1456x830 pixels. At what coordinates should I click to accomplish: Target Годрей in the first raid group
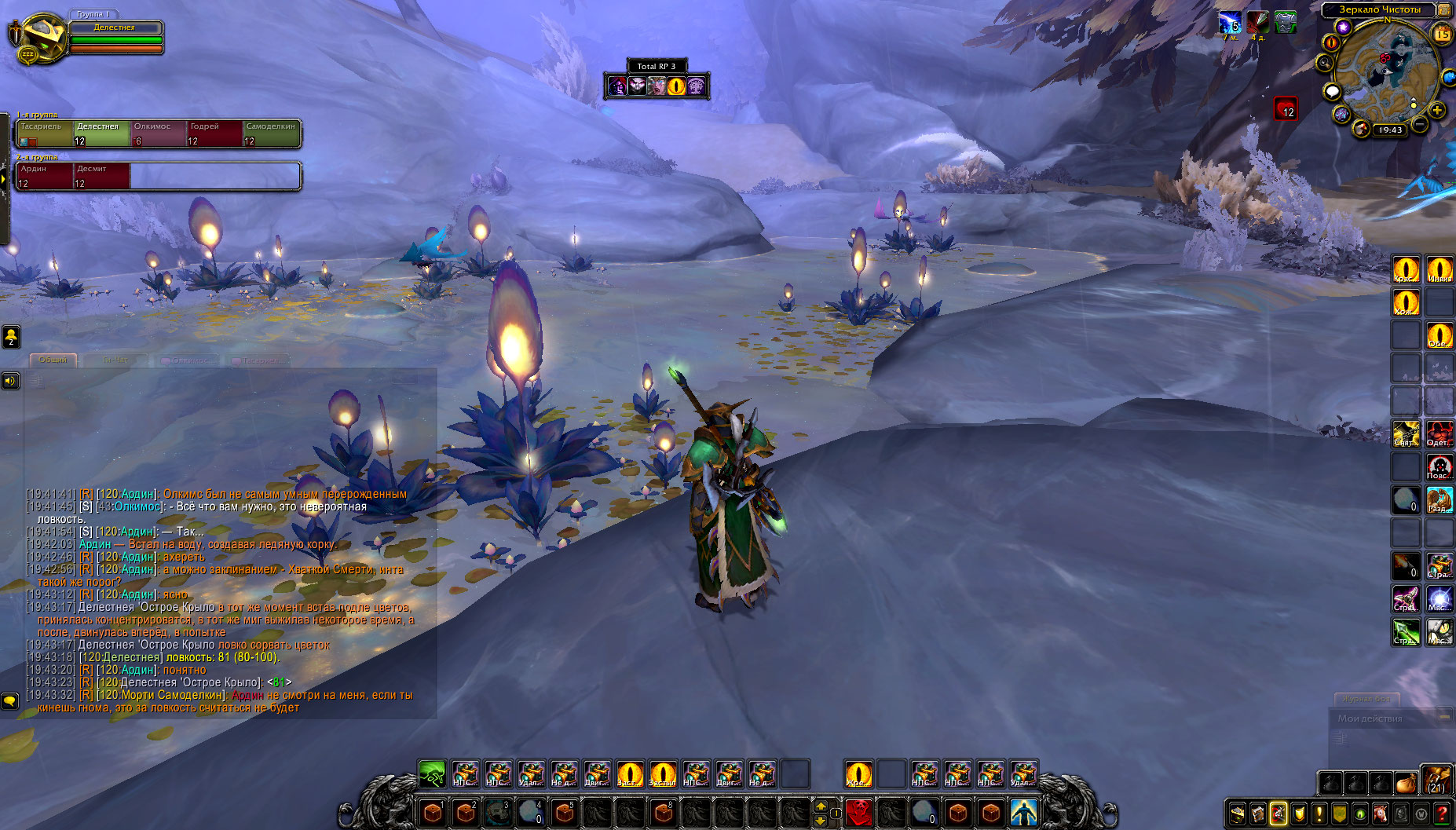(x=214, y=133)
